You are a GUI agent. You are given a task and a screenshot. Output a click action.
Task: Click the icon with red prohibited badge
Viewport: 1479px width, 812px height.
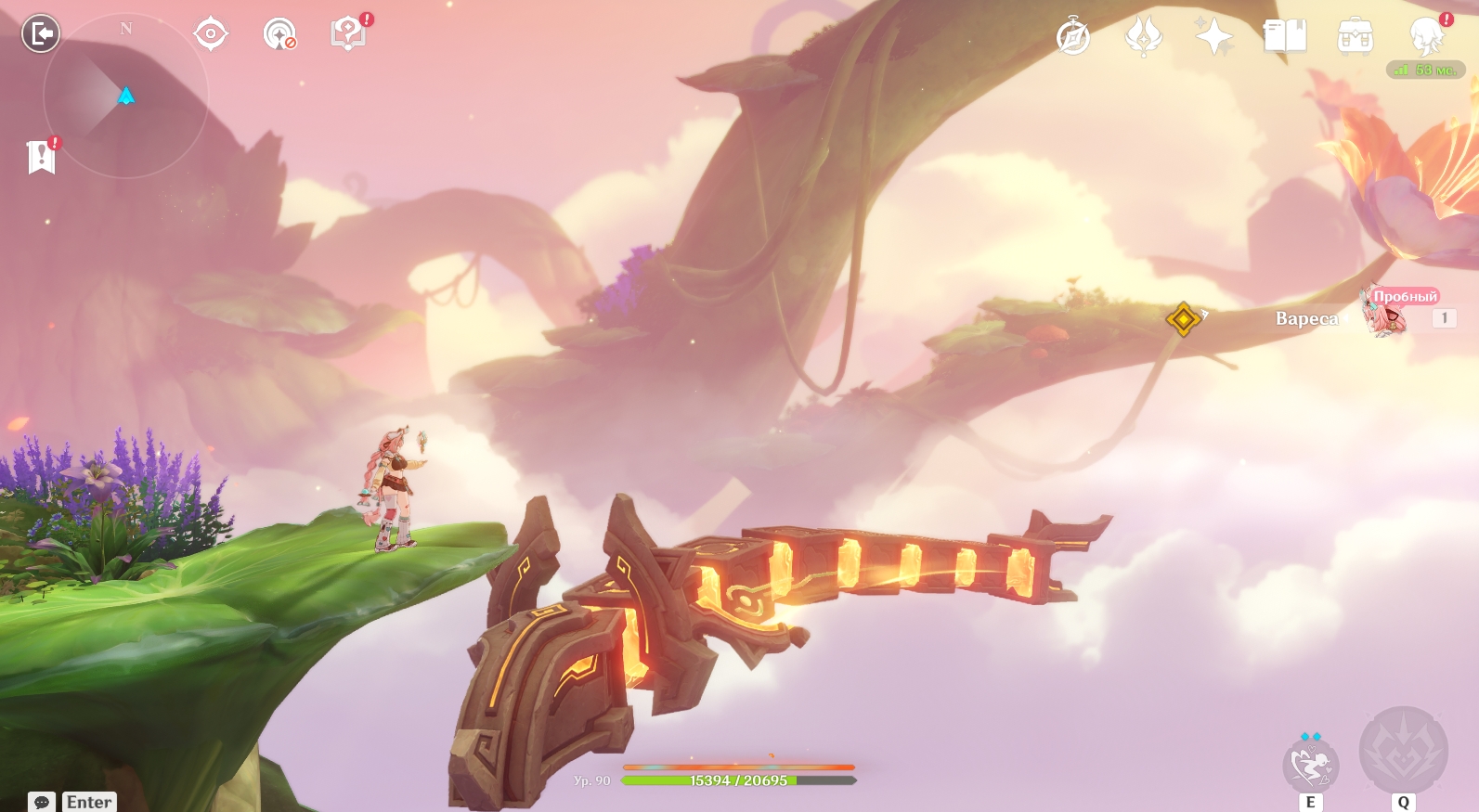(x=279, y=34)
